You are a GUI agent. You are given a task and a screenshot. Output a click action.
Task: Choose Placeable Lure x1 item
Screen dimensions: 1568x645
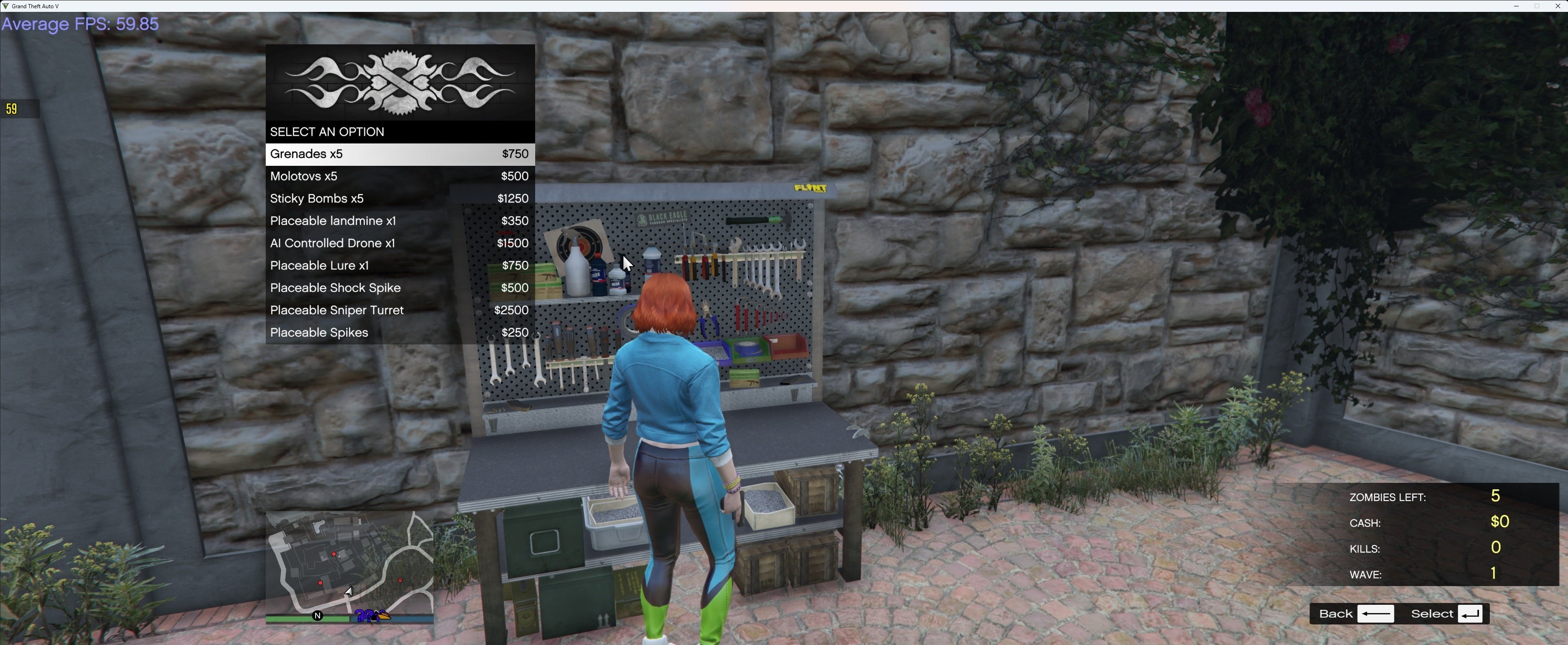point(399,265)
